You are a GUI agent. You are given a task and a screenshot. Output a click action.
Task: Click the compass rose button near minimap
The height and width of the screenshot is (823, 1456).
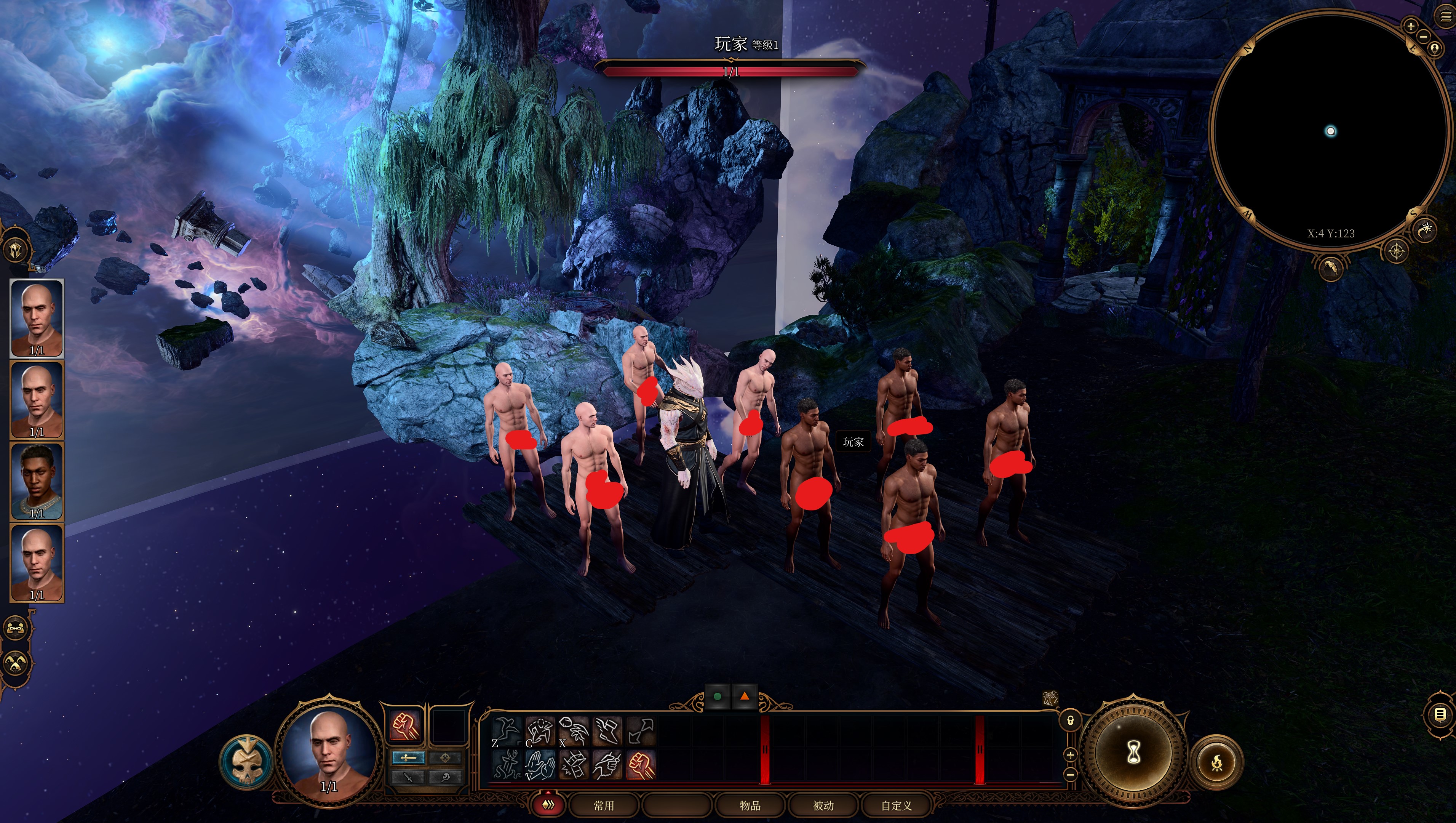1396,251
